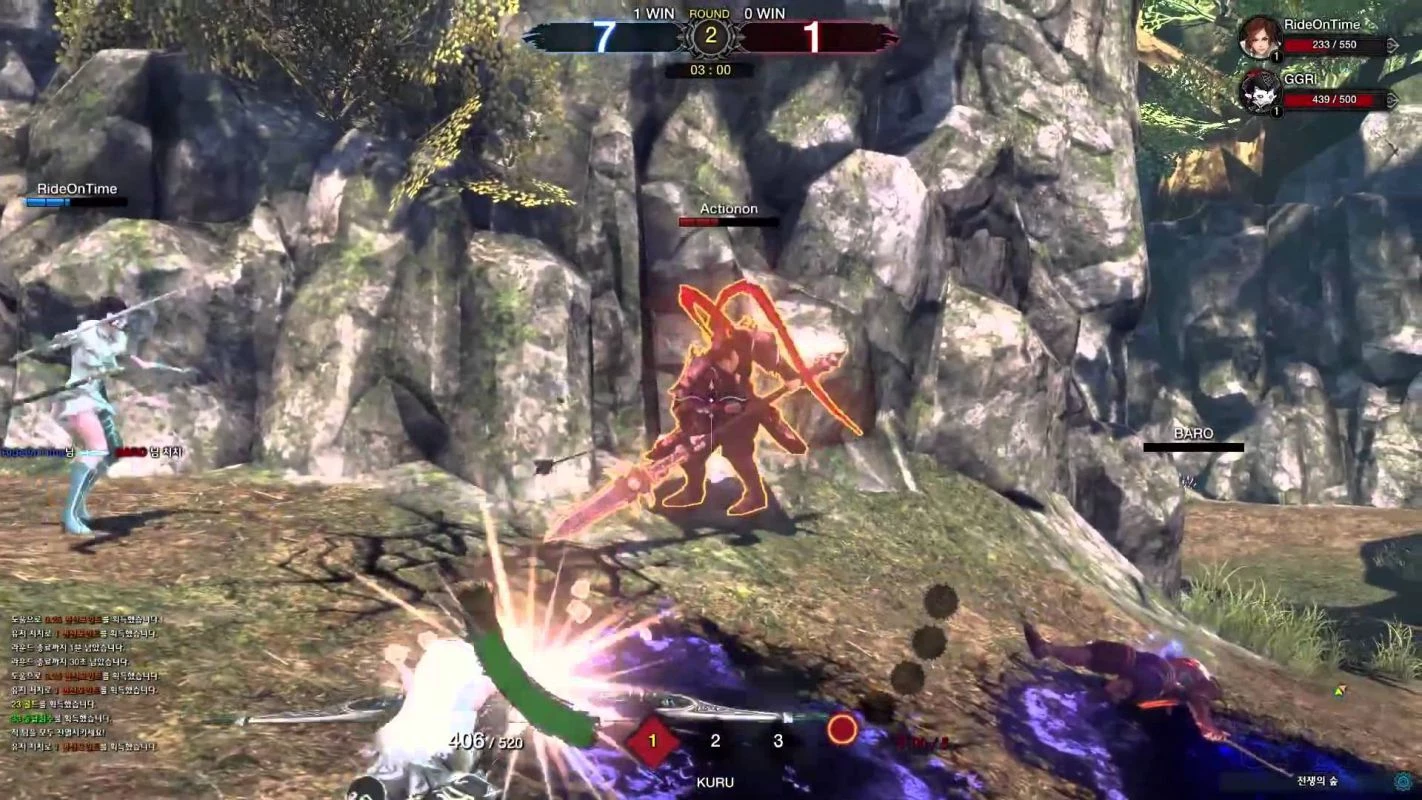Switch to slot number 3
This screenshot has width=1422, height=800.
[778, 741]
